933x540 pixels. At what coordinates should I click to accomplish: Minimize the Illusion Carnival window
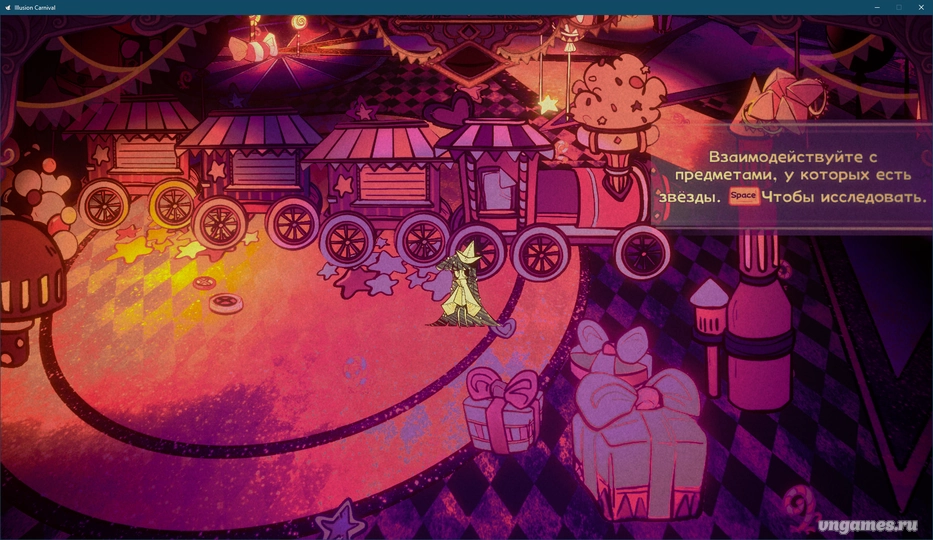pos(876,7)
